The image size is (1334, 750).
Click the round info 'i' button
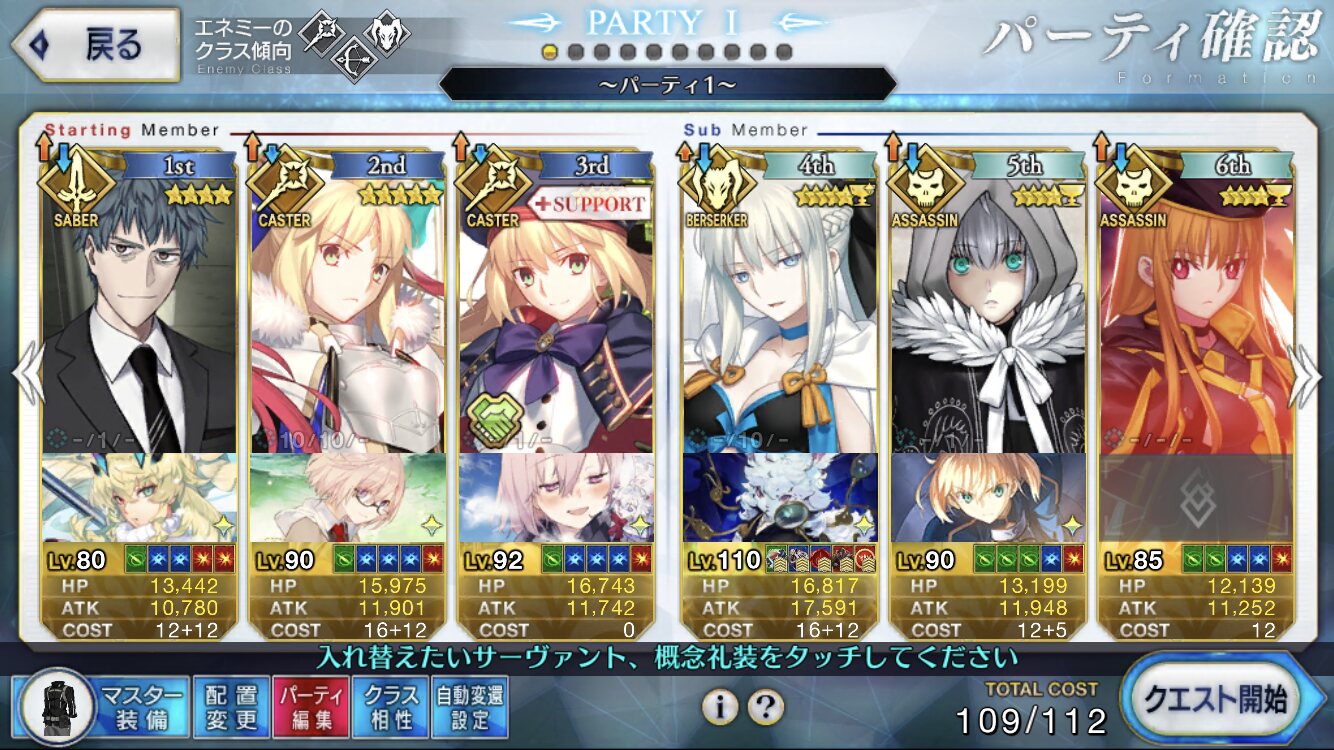(719, 707)
